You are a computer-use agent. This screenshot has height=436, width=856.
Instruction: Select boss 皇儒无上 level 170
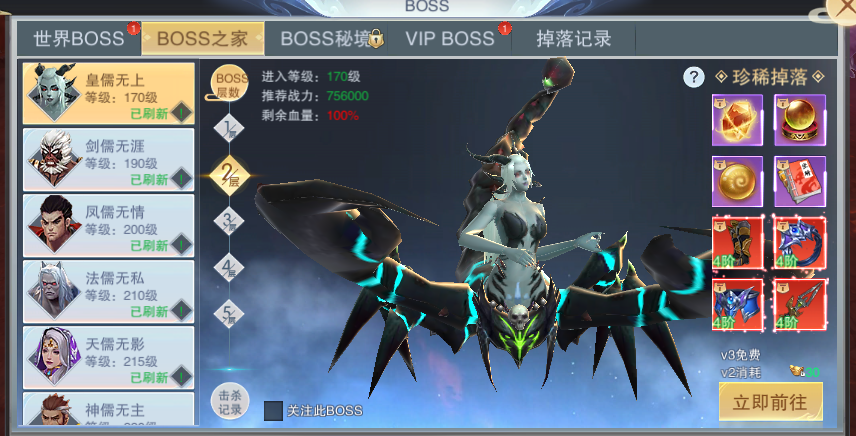[108, 93]
